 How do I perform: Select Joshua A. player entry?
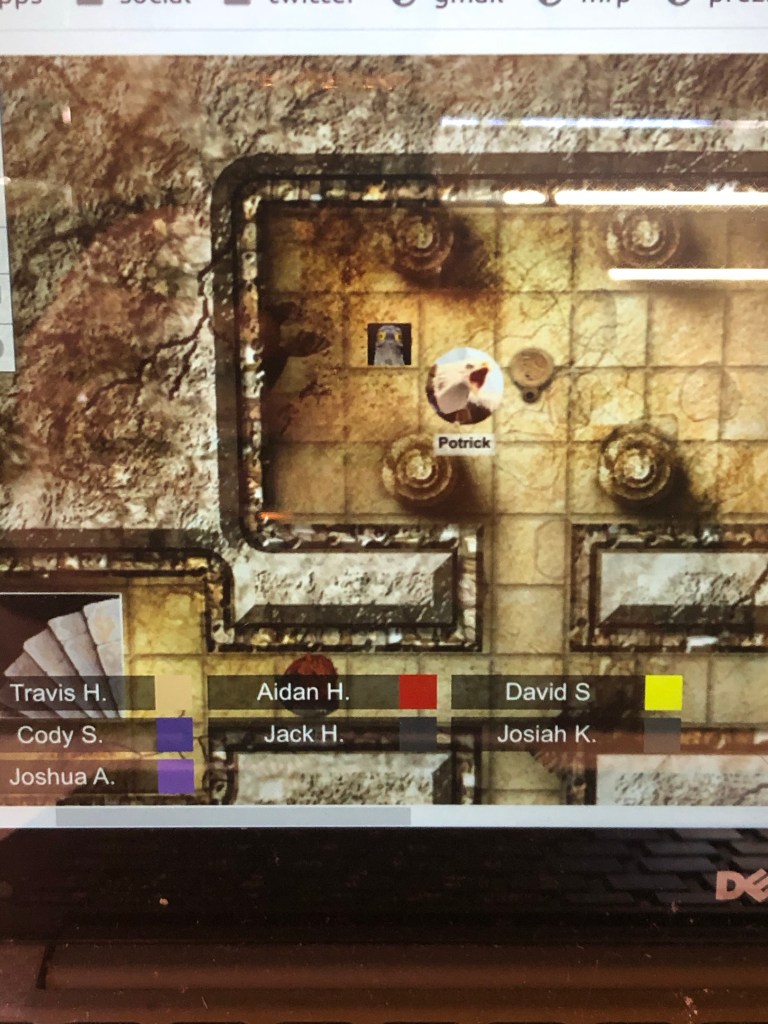[61, 776]
